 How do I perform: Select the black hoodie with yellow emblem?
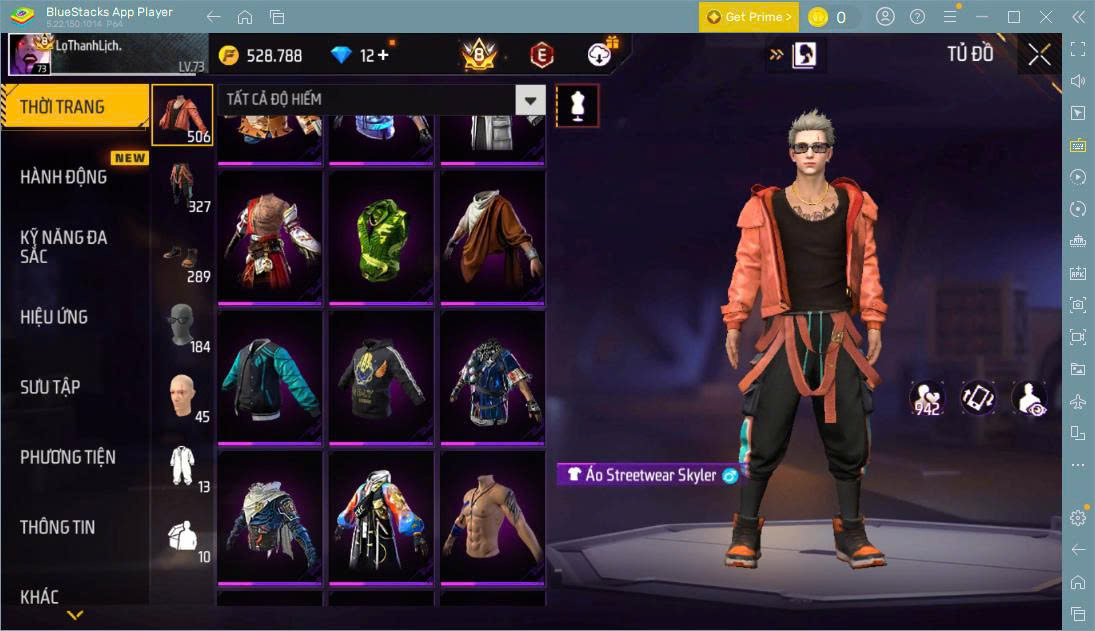[382, 378]
